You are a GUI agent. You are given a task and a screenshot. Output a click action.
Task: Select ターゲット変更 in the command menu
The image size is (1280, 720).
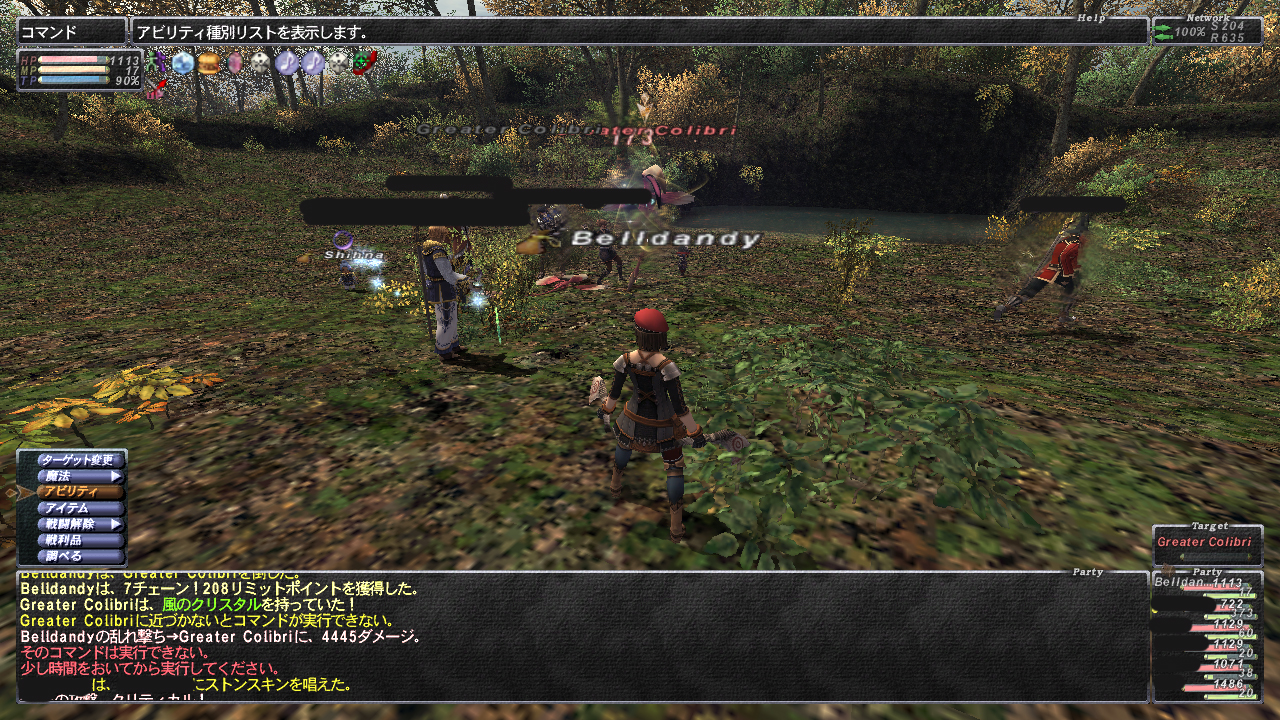[82, 460]
